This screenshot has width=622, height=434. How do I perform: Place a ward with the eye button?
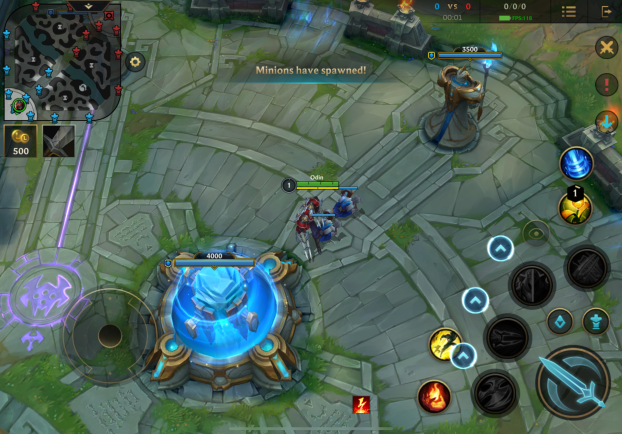(536, 232)
